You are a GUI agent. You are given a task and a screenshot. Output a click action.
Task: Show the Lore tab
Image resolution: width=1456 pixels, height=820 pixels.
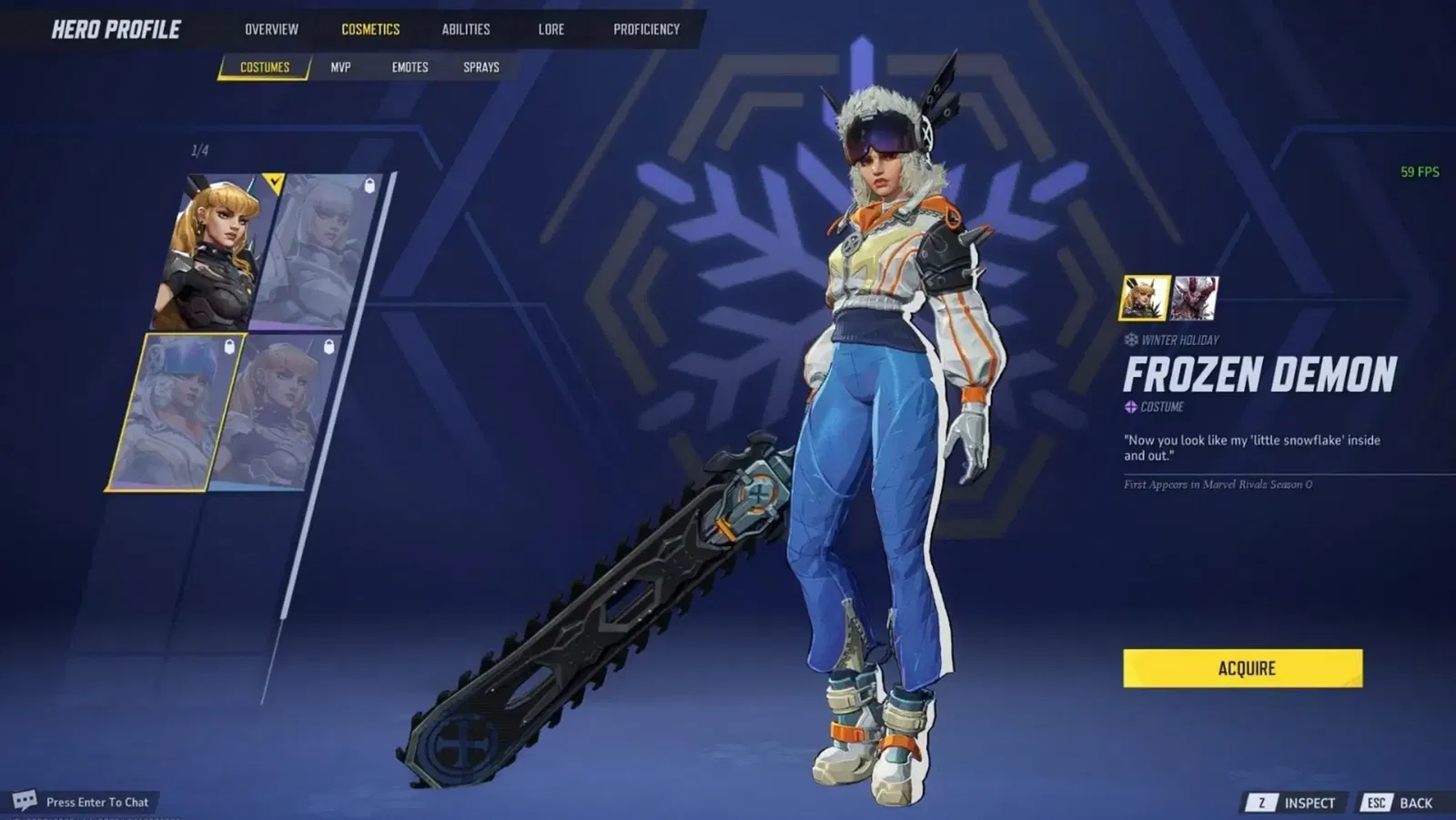tap(551, 29)
